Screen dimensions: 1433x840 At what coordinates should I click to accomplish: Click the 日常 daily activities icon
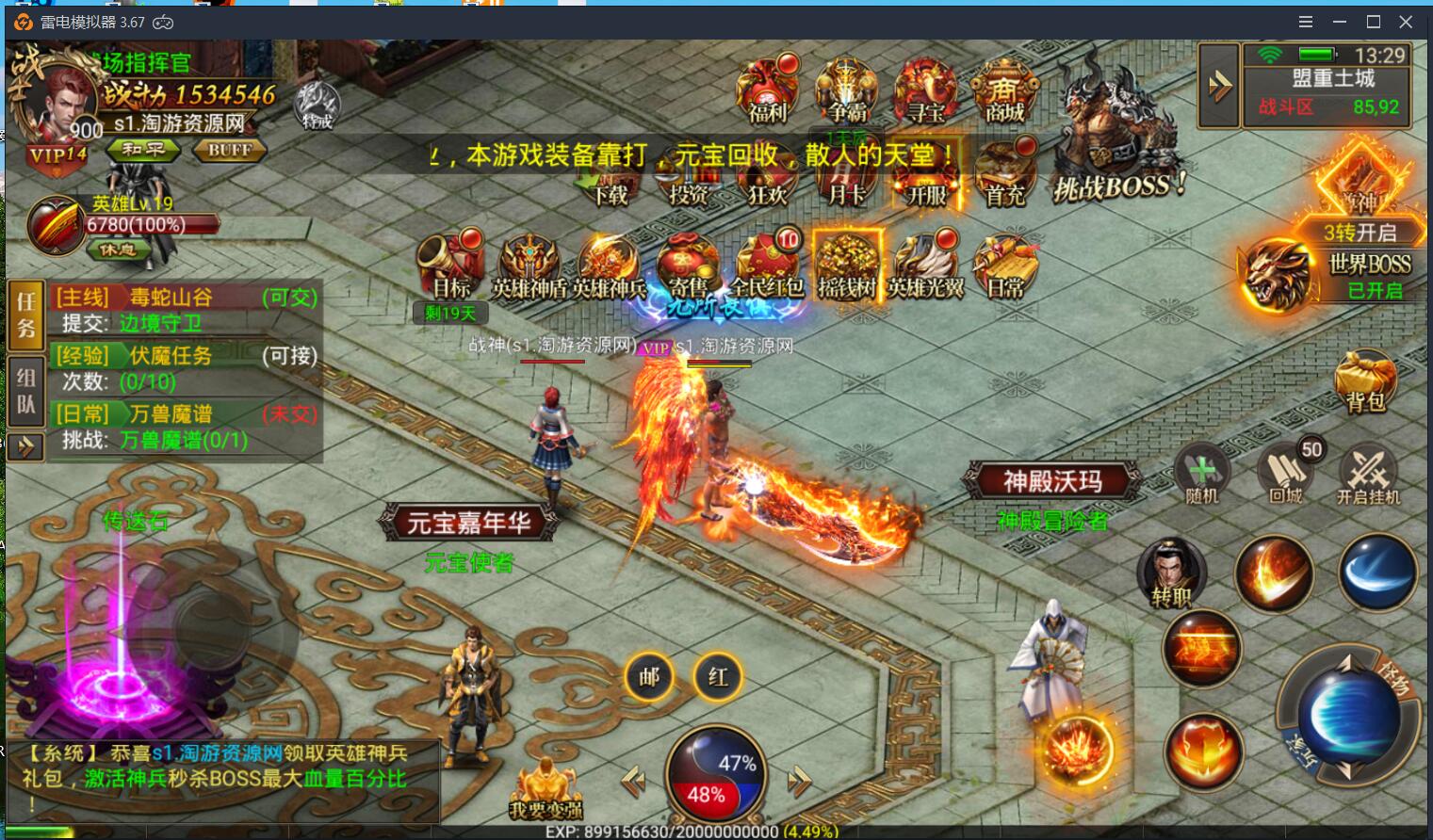1004,266
